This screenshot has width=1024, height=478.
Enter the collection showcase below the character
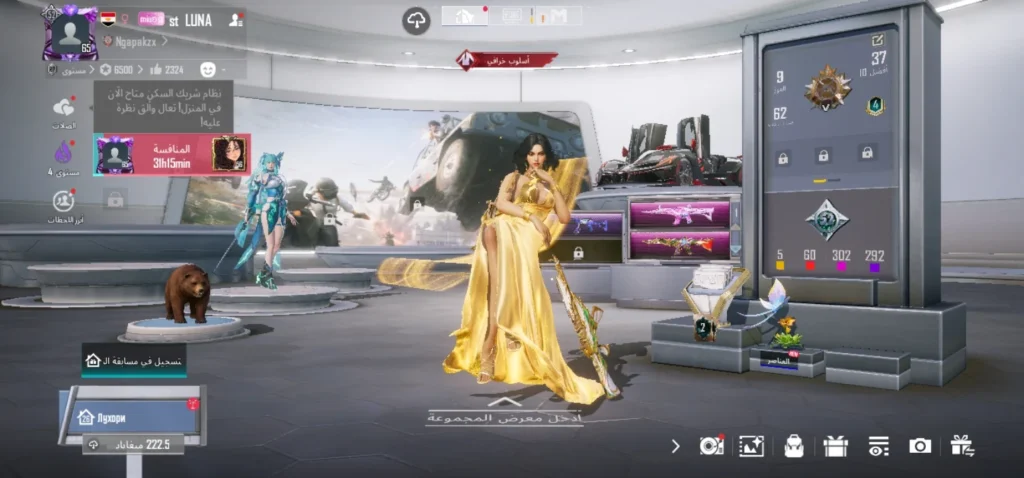500,414
